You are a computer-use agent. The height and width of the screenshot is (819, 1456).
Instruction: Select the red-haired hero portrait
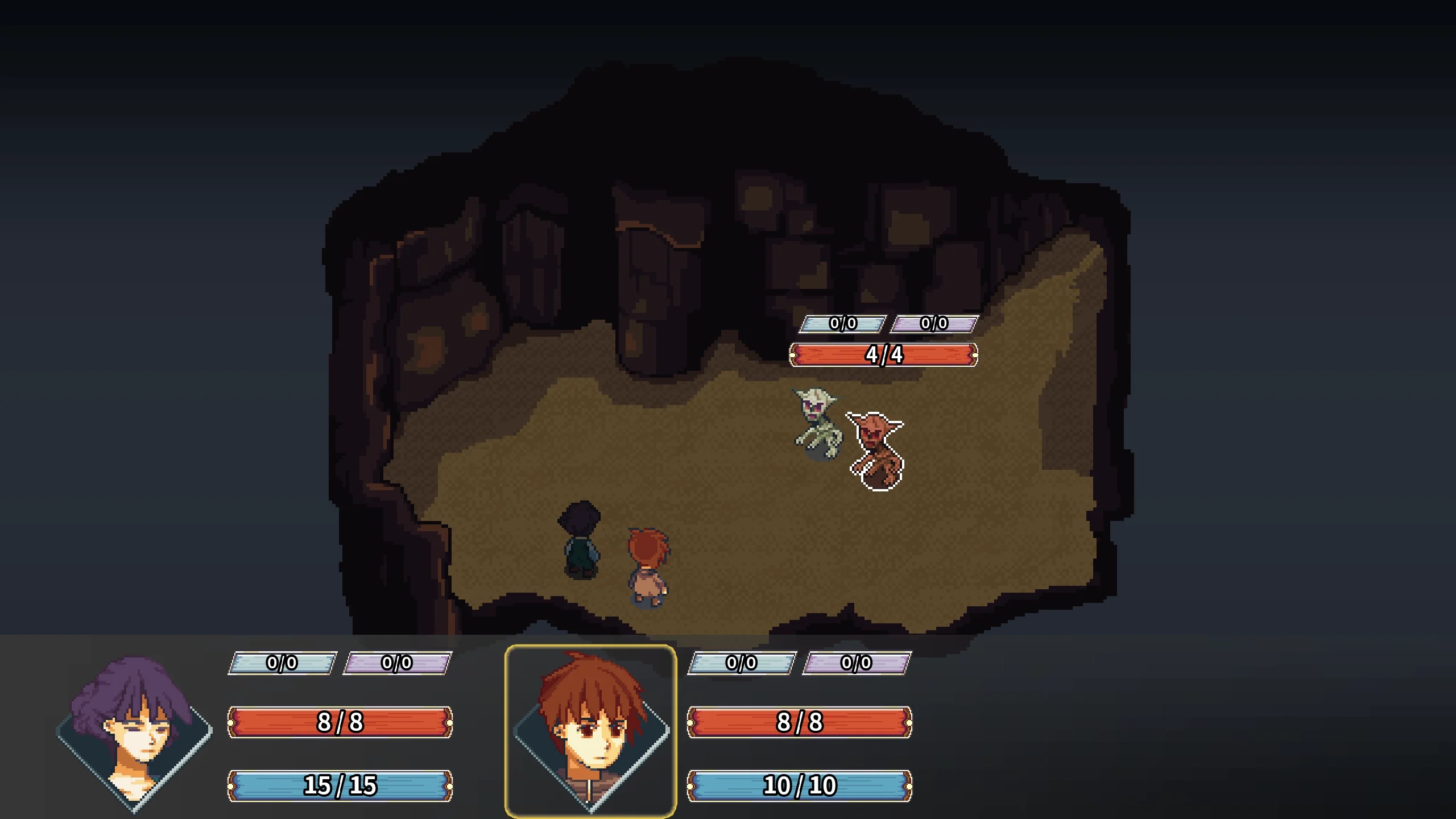click(x=590, y=731)
